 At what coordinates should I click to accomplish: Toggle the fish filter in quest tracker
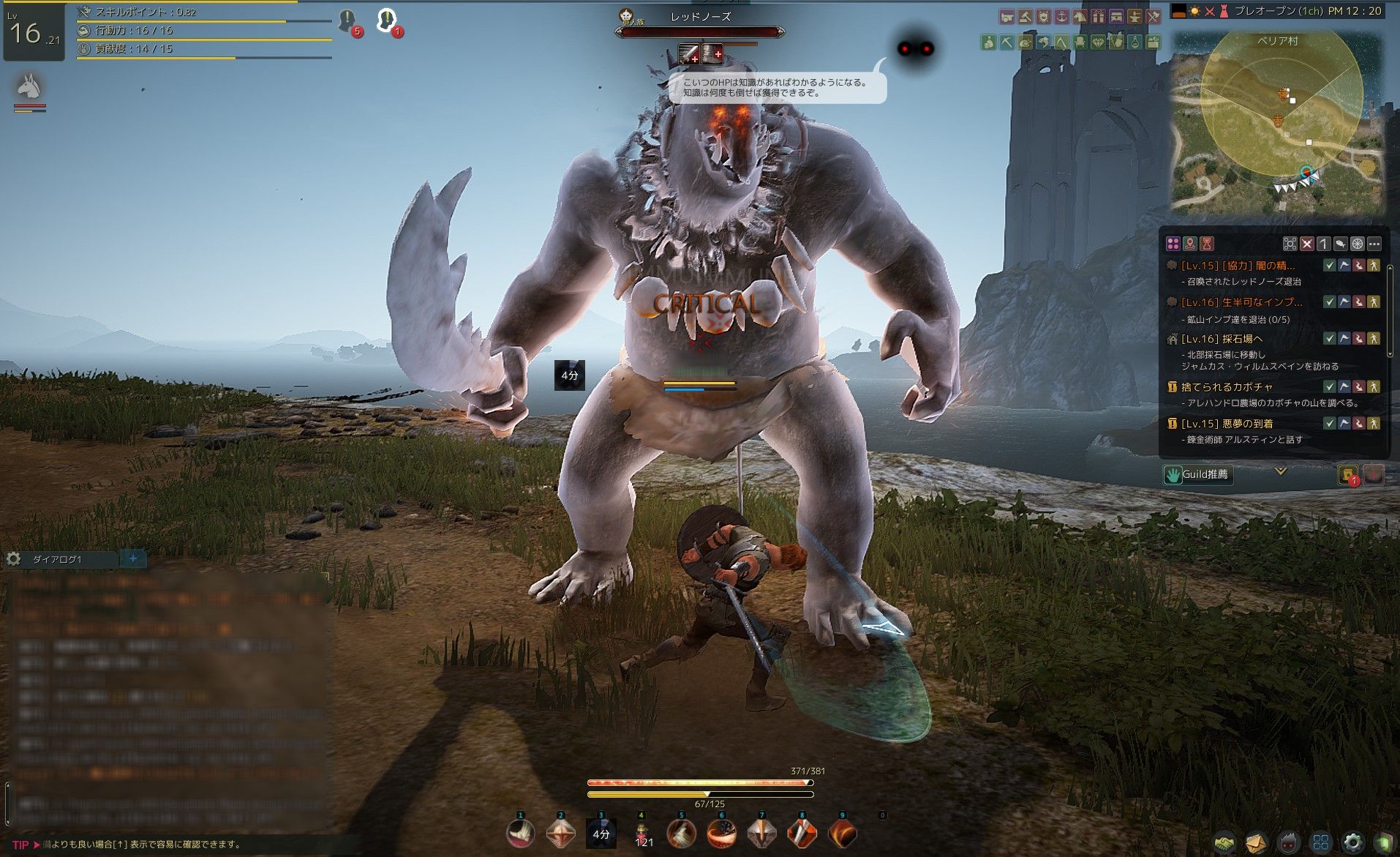click(x=1341, y=244)
